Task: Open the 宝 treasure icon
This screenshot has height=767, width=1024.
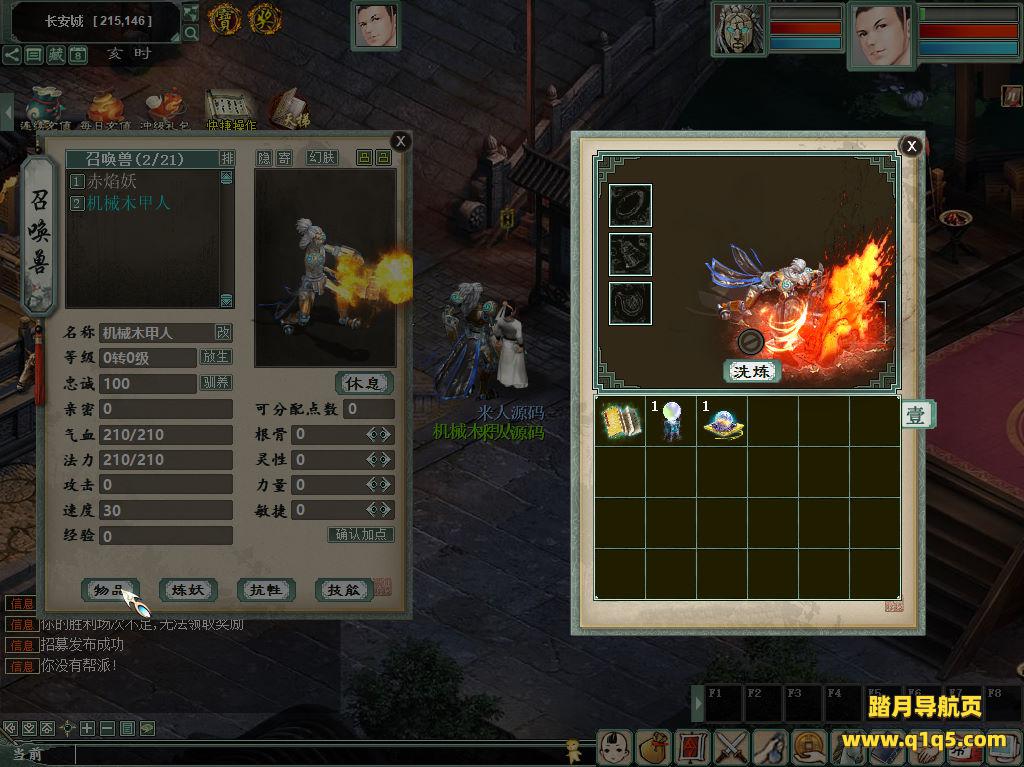Action: click(x=224, y=17)
